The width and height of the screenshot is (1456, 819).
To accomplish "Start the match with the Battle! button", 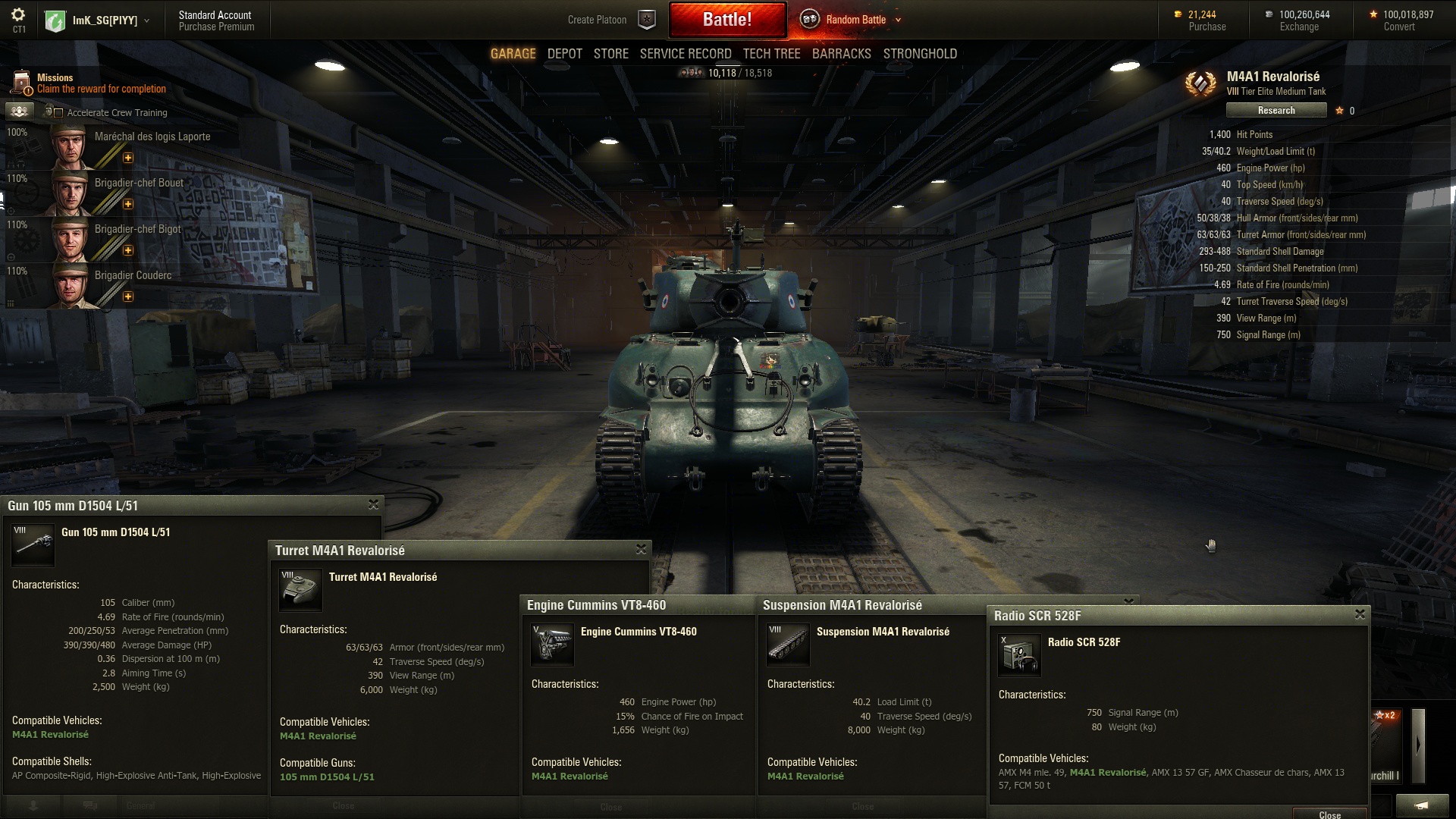I will [726, 20].
